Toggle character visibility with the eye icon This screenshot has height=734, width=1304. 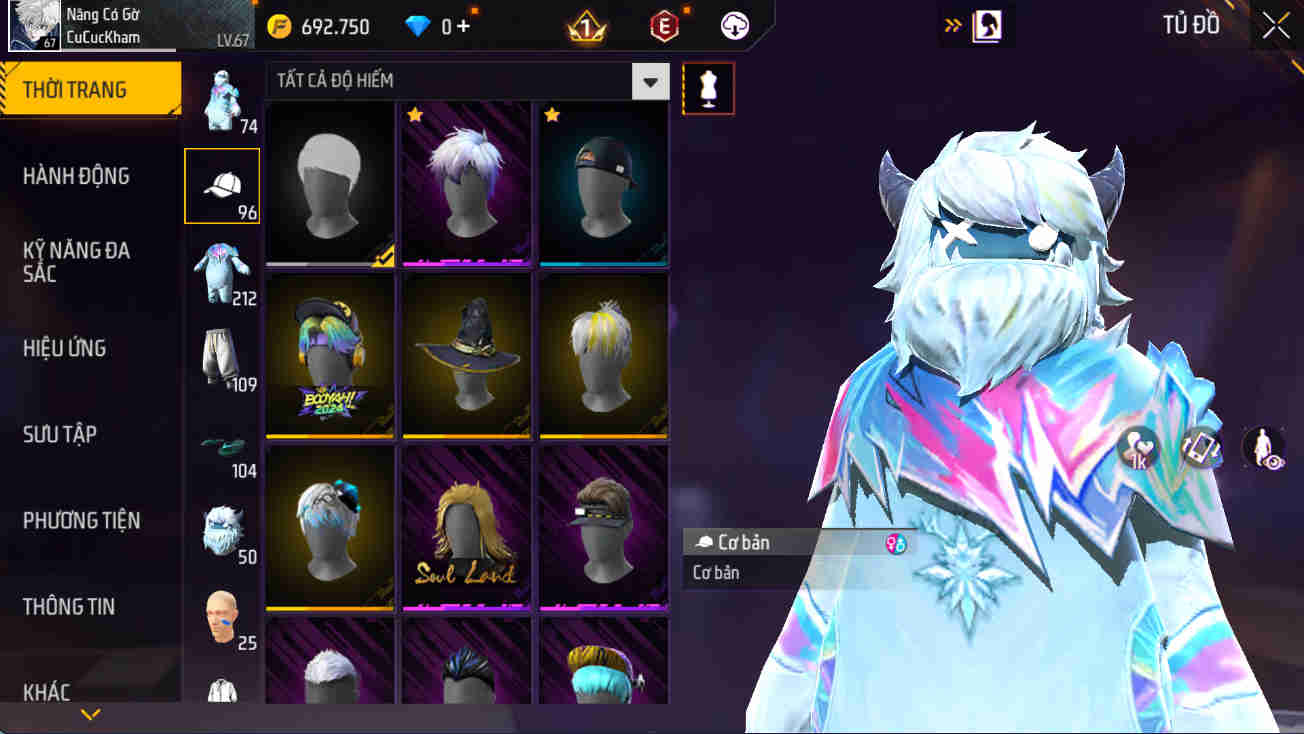pos(1262,449)
